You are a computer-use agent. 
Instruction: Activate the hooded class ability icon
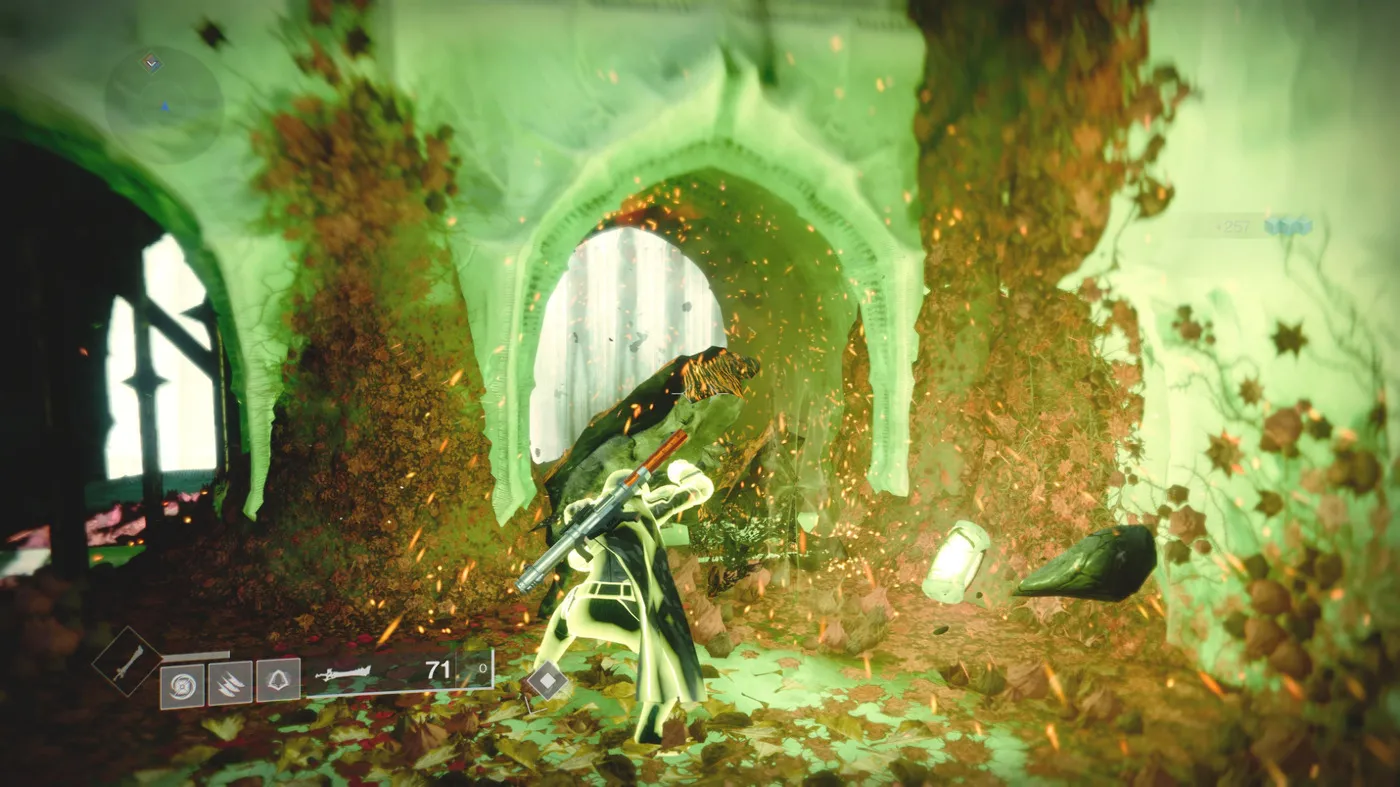pyautogui.click(x=278, y=681)
